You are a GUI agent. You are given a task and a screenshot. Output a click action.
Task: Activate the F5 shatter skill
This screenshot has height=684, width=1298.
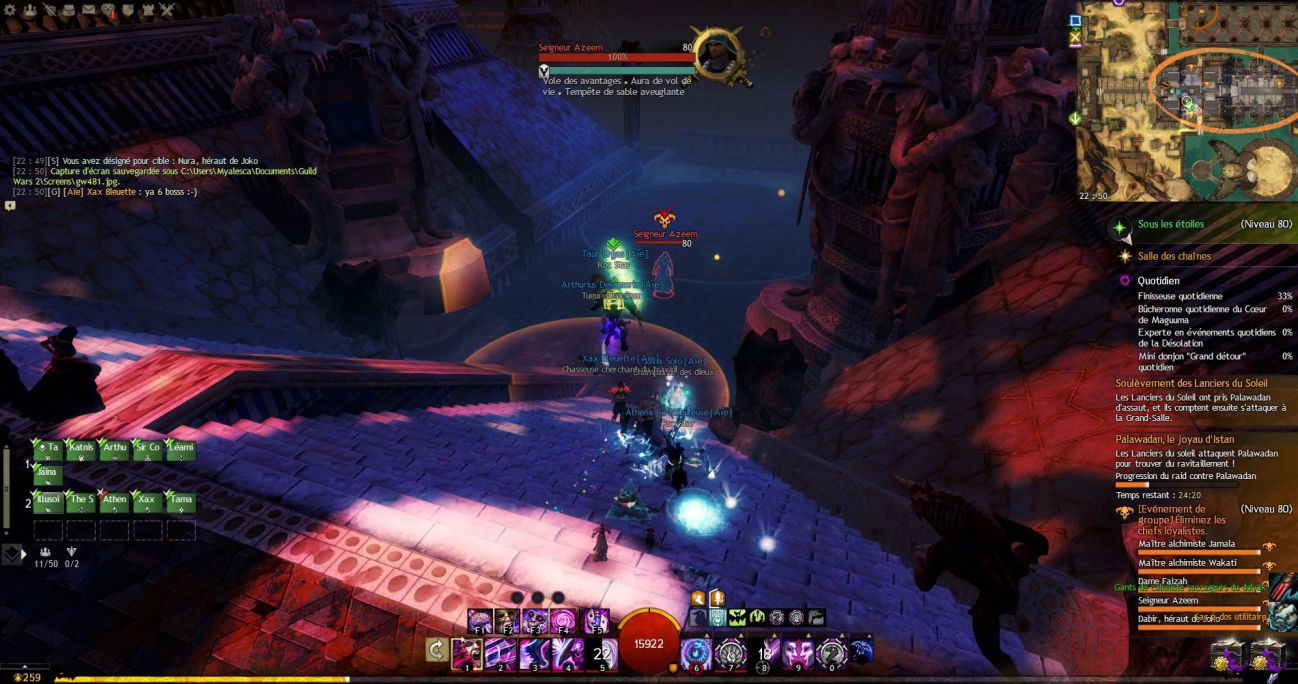(x=596, y=621)
